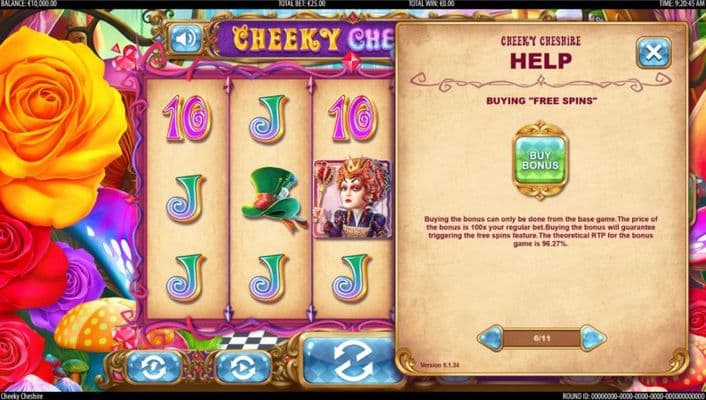
Task: Activate the turbo spin lightning button
Action: [x=153, y=367]
